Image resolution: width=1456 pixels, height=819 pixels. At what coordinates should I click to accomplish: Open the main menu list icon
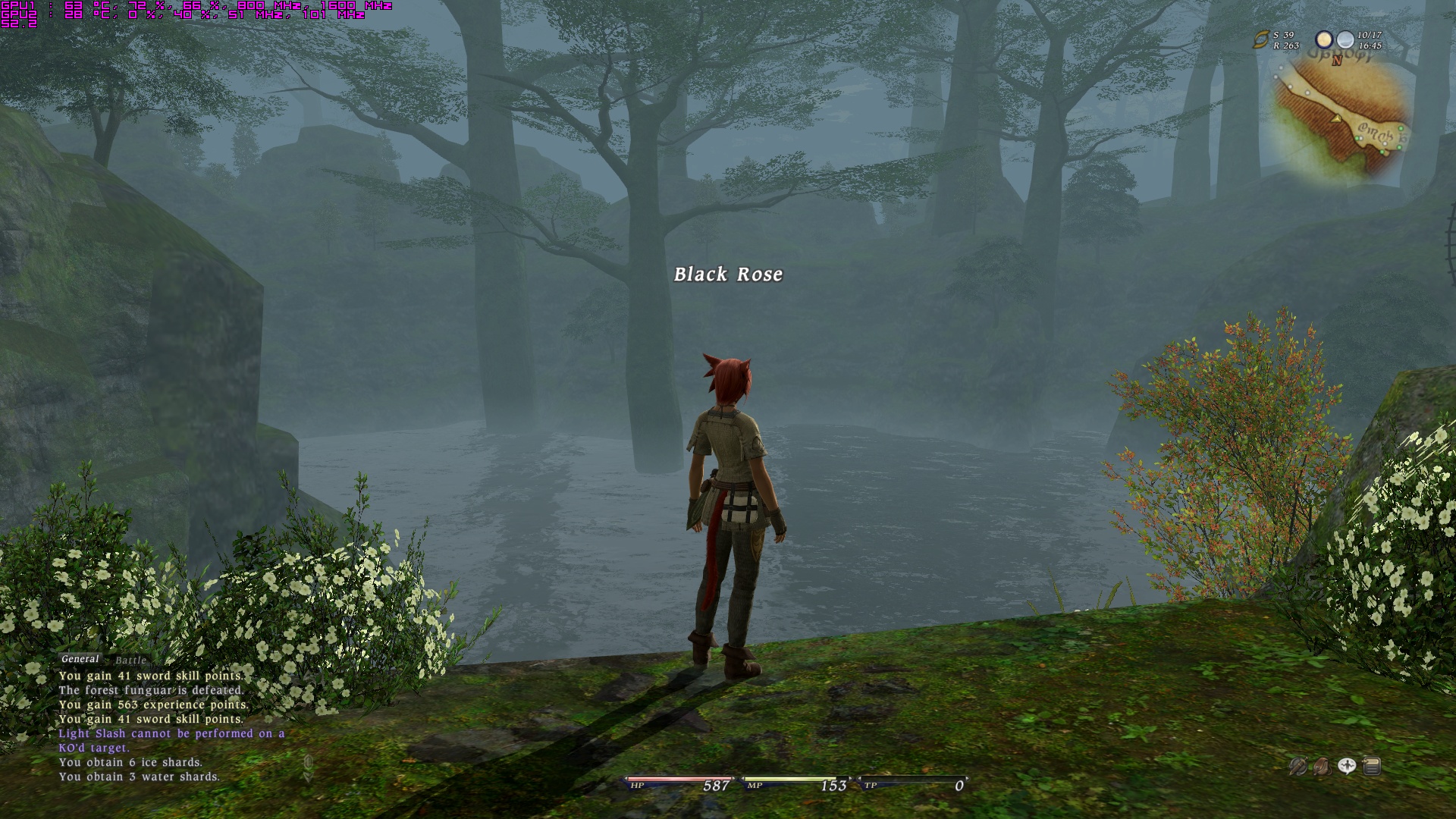(x=1371, y=767)
